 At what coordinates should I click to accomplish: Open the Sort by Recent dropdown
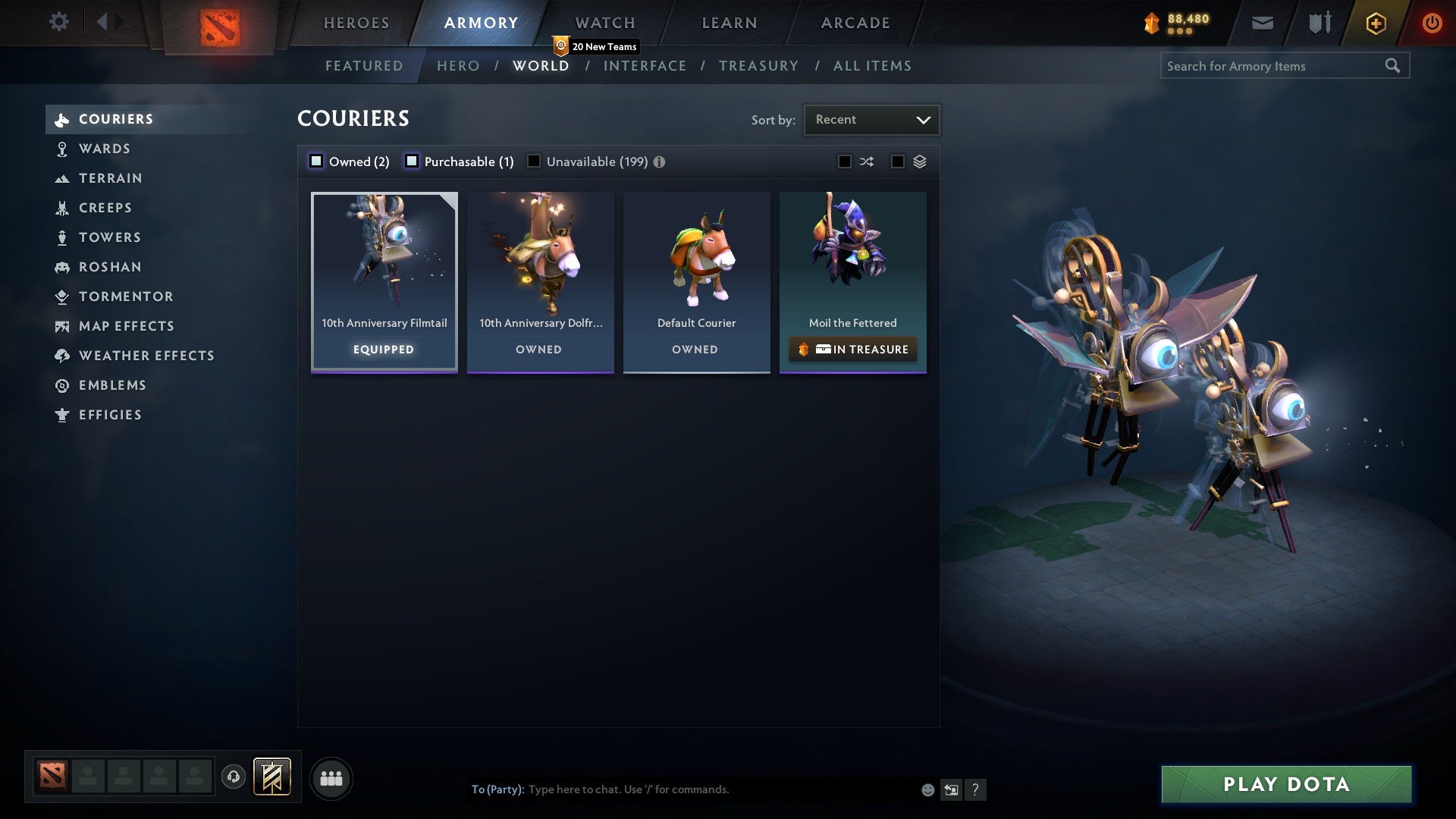pos(871,119)
